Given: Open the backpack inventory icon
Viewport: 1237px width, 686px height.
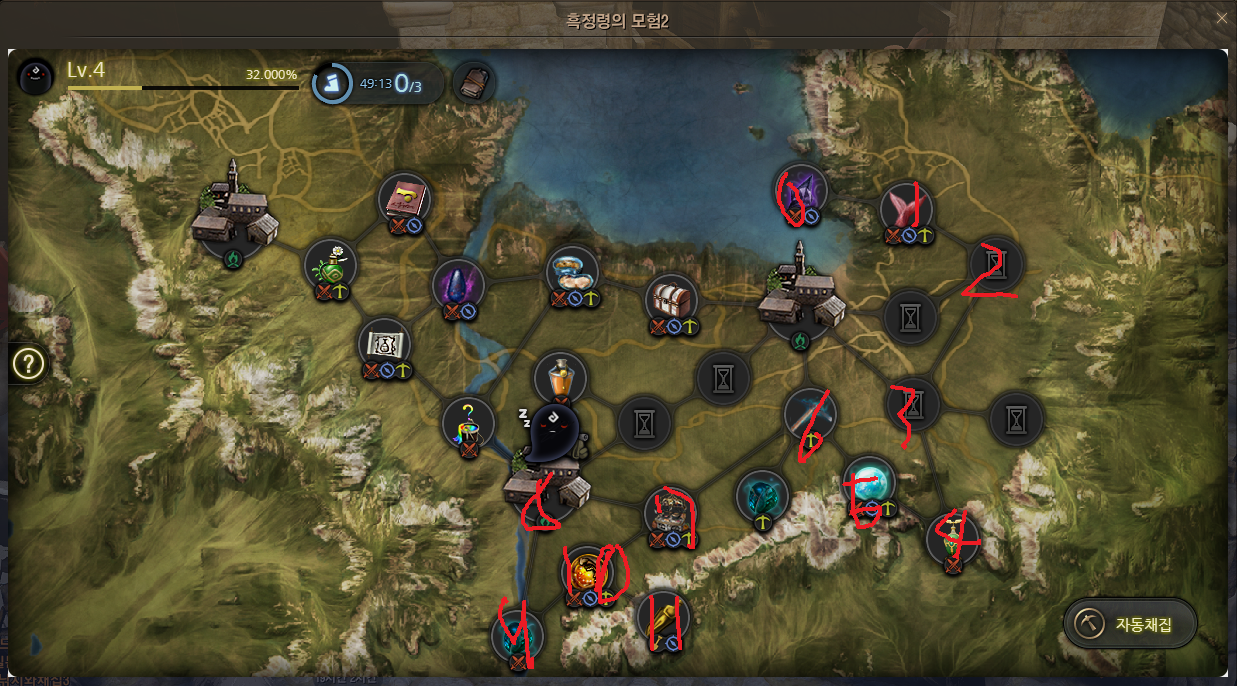Looking at the screenshot, I should [x=474, y=83].
